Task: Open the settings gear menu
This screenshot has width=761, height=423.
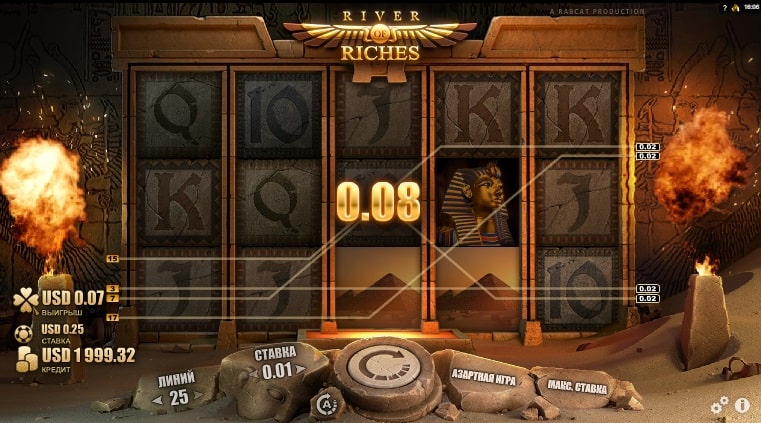Action: tap(719, 405)
